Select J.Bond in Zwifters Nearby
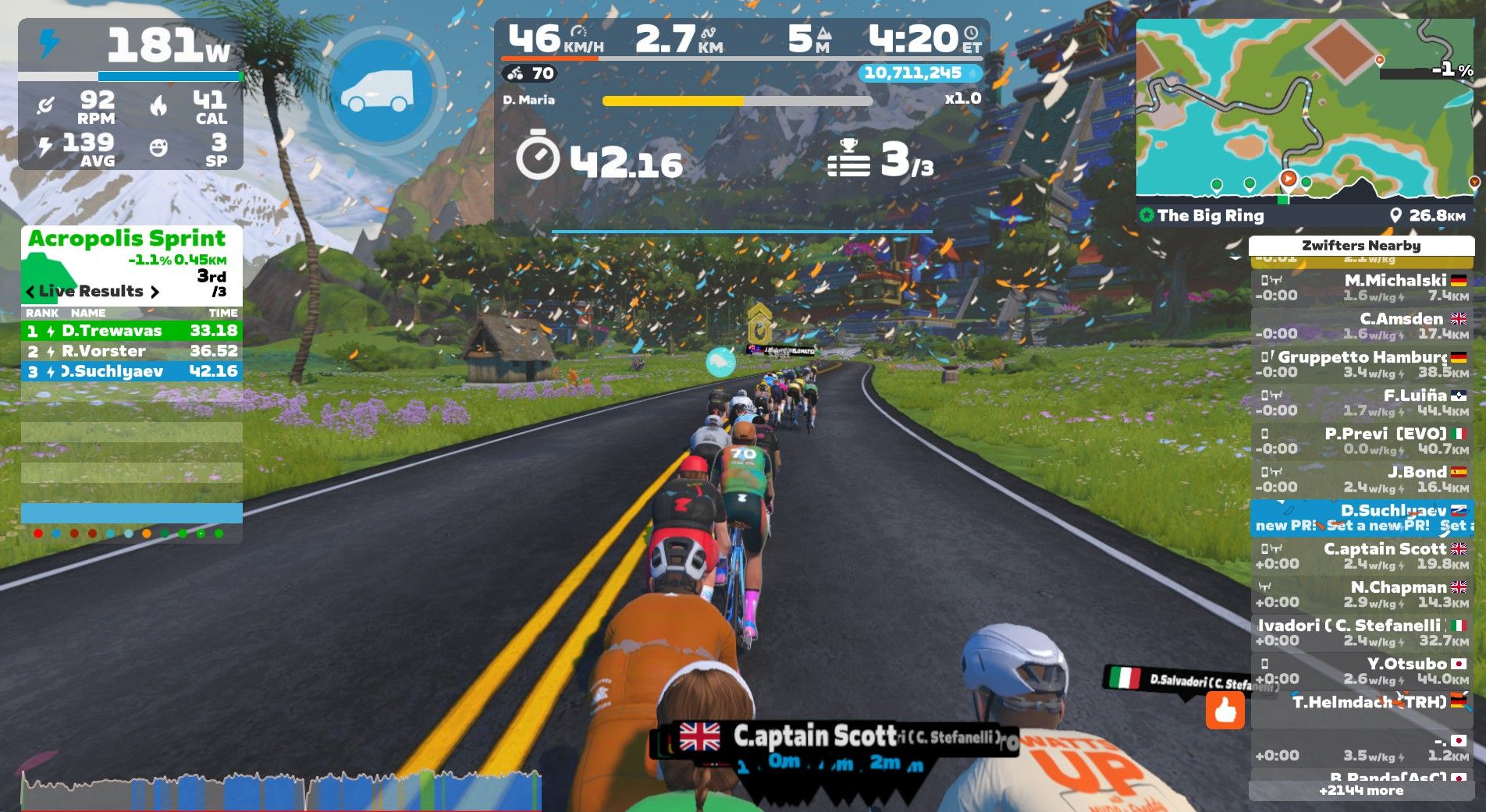The height and width of the screenshot is (812, 1486). click(1362, 479)
